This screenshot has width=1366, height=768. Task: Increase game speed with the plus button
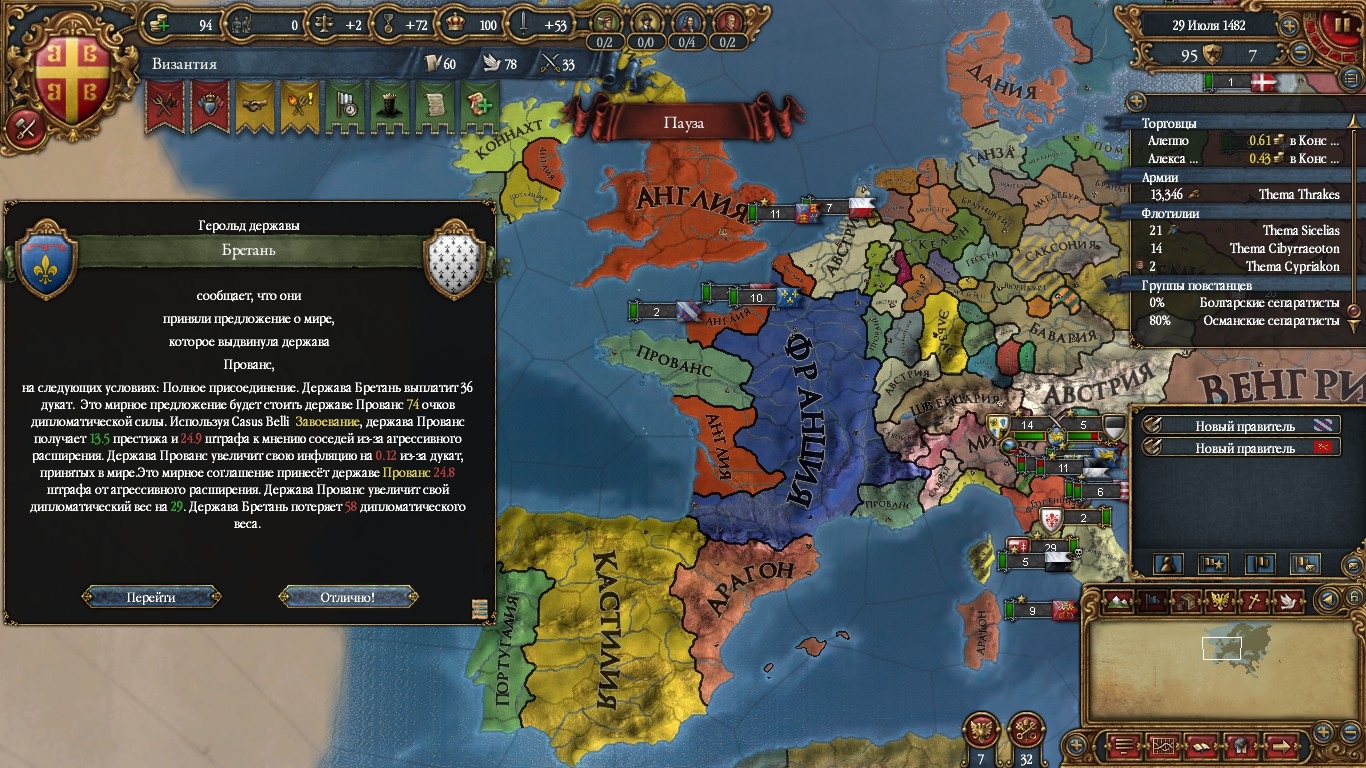(x=1290, y=26)
